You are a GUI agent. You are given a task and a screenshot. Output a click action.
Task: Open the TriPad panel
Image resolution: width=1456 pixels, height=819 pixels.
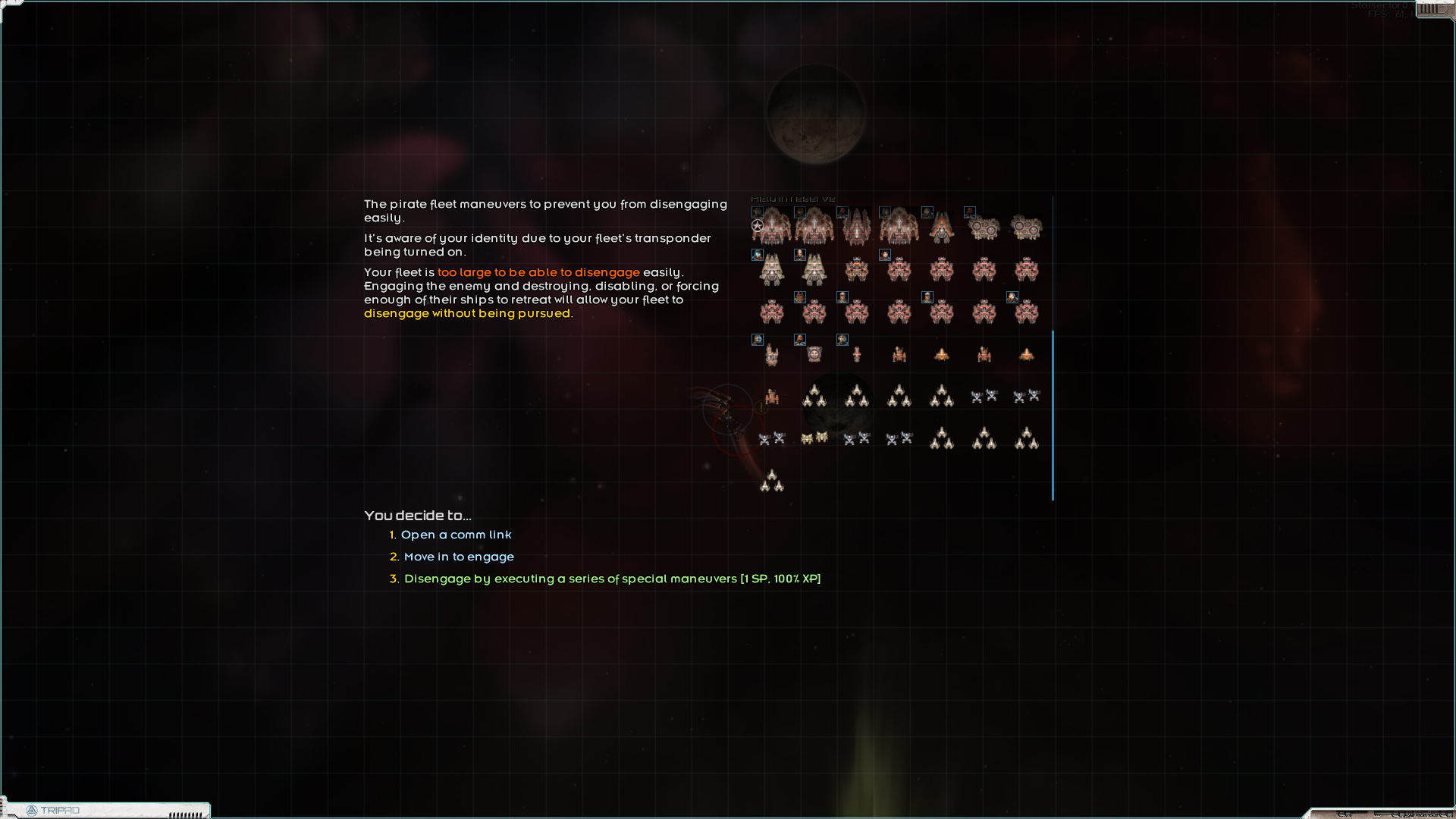coord(53,811)
